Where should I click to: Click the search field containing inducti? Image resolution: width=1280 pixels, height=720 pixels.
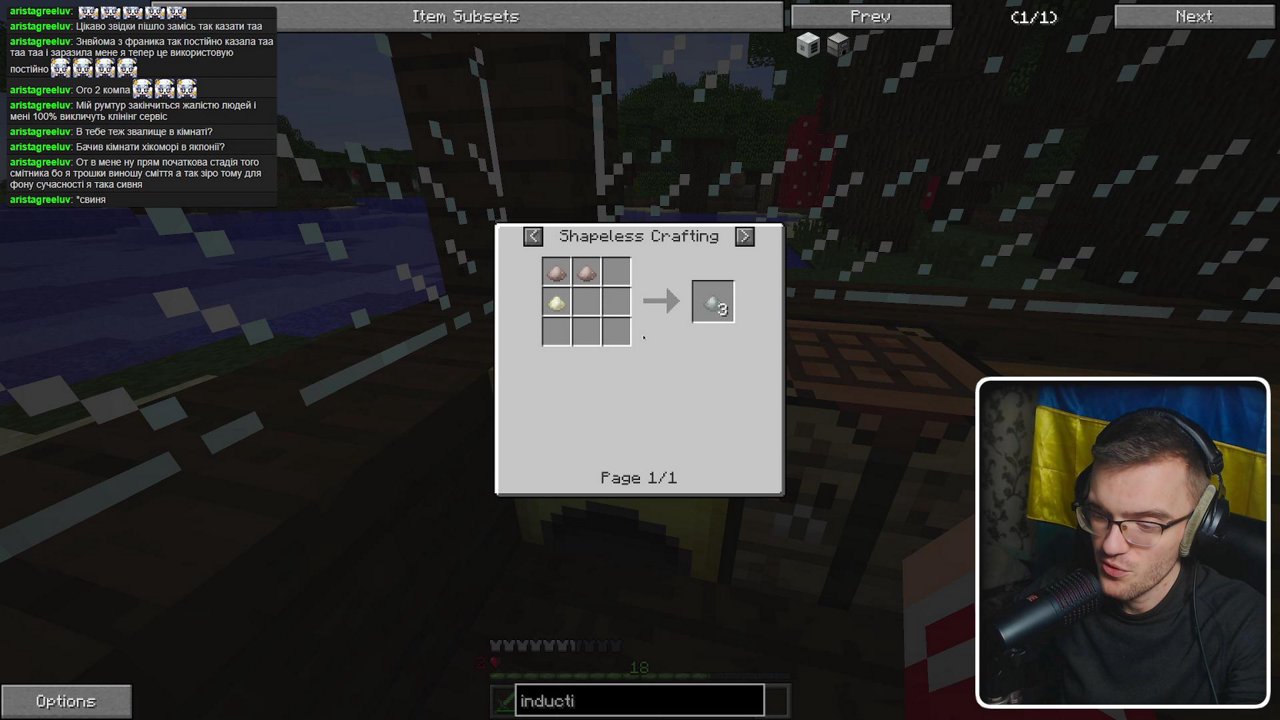[x=639, y=700]
